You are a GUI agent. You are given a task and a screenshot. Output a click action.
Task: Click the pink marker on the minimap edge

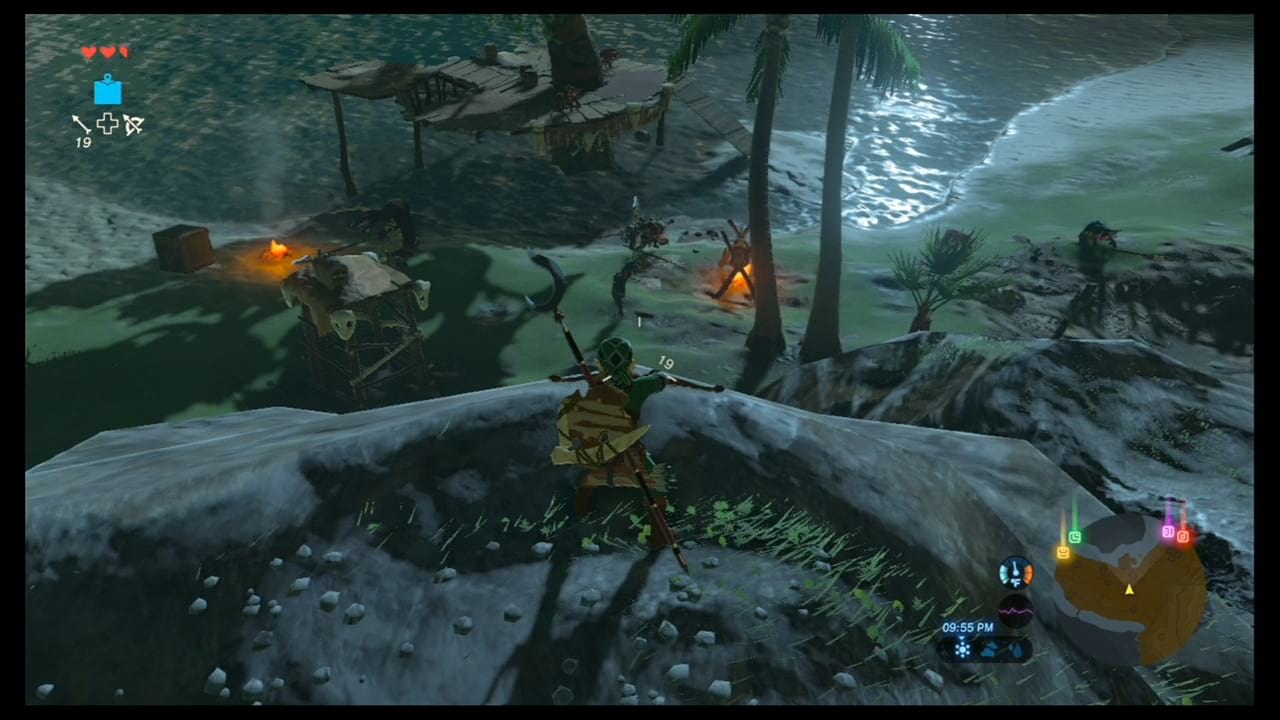[1169, 530]
